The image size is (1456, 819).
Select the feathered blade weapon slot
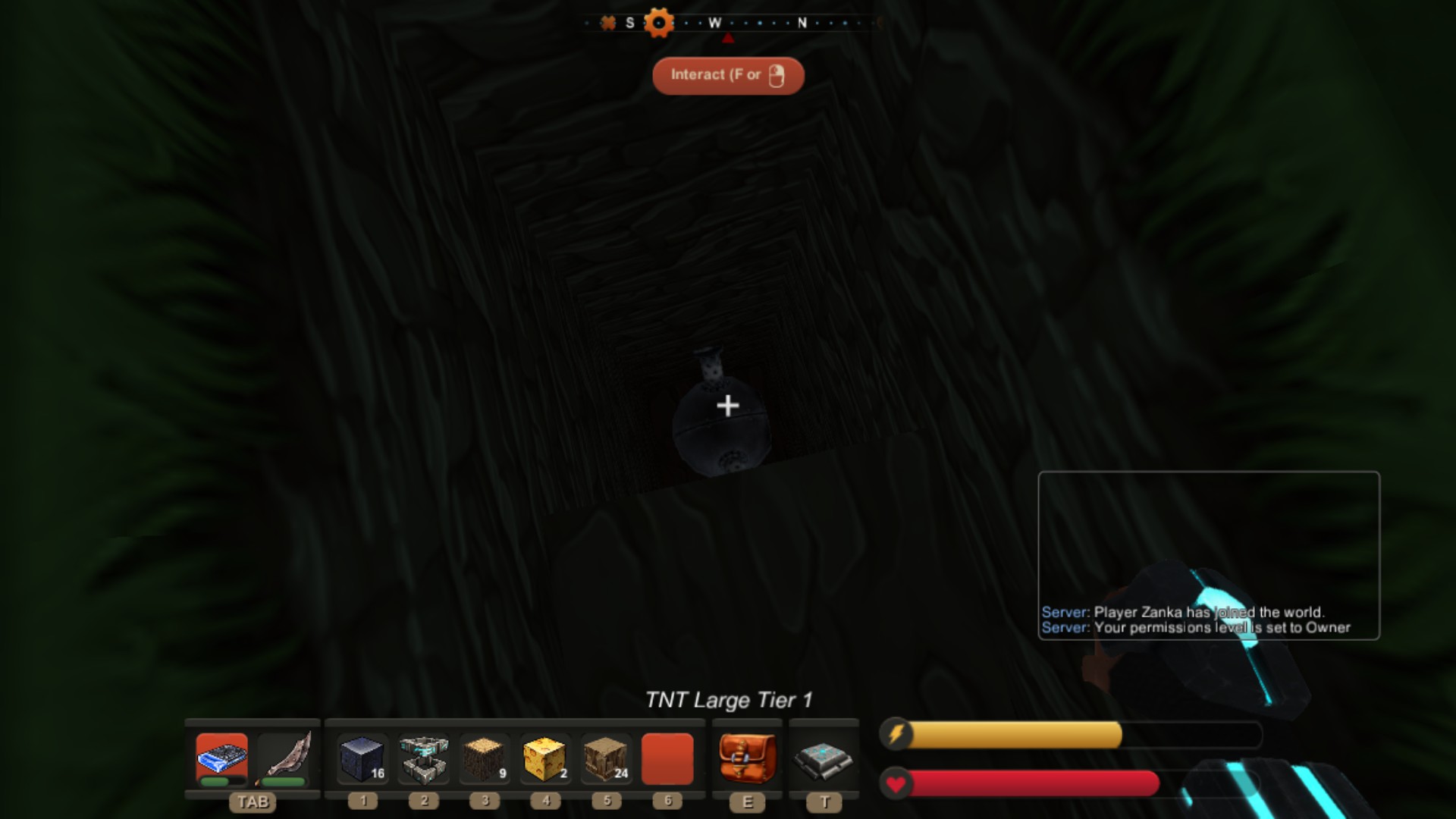284,758
